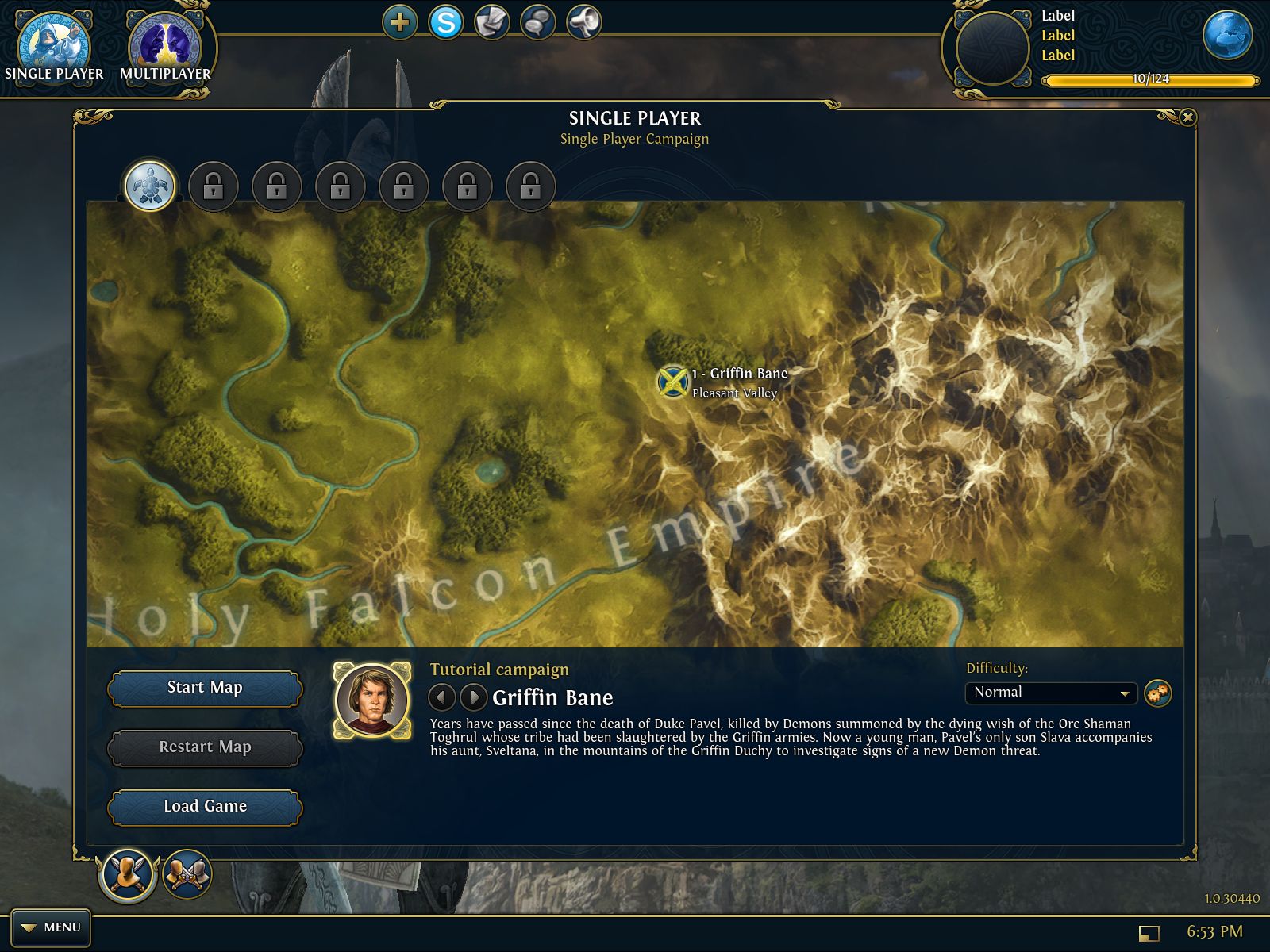Go to the previous map arrow
This screenshot has height=952, width=1270.
click(441, 697)
